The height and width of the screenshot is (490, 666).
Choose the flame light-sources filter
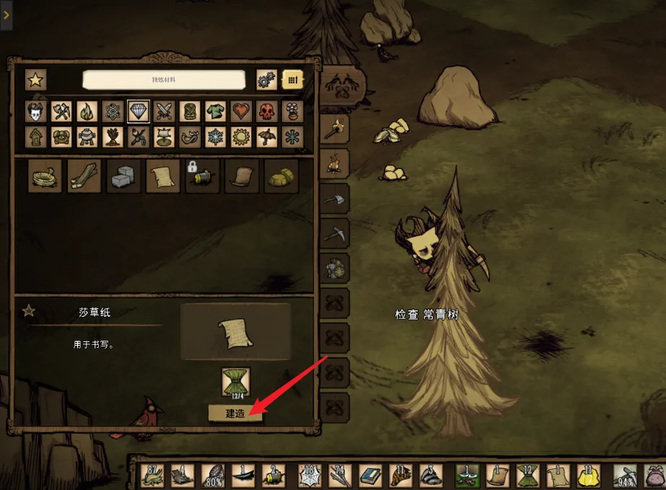[88, 111]
